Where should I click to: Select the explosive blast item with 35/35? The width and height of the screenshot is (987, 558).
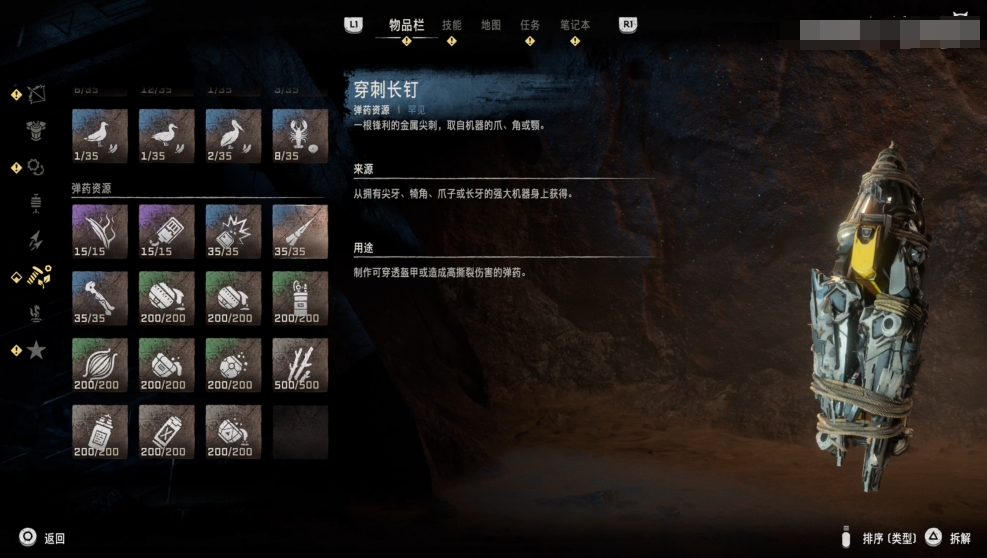point(233,231)
